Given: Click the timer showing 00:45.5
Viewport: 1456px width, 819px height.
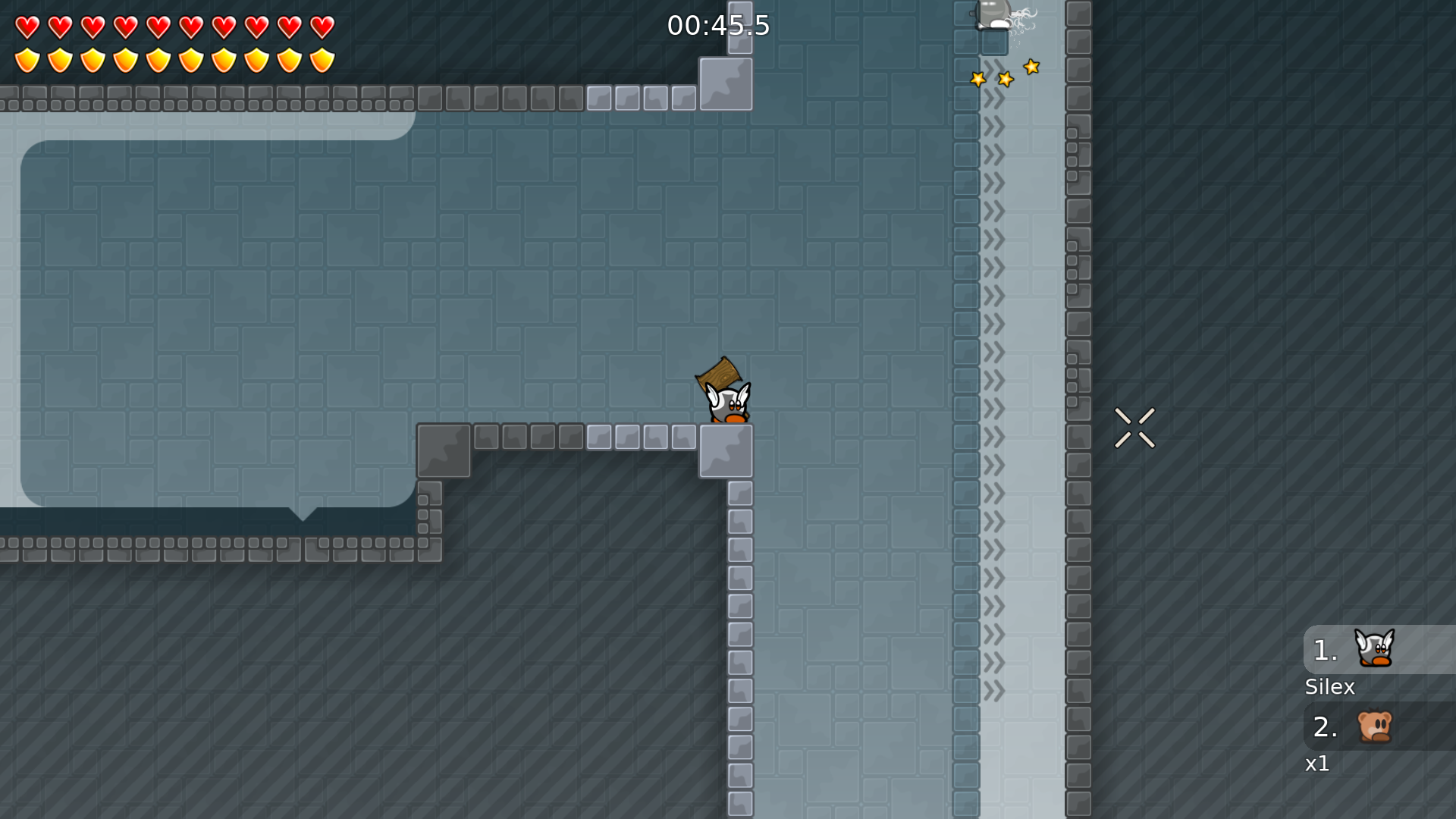Looking at the screenshot, I should tap(717, 25).
